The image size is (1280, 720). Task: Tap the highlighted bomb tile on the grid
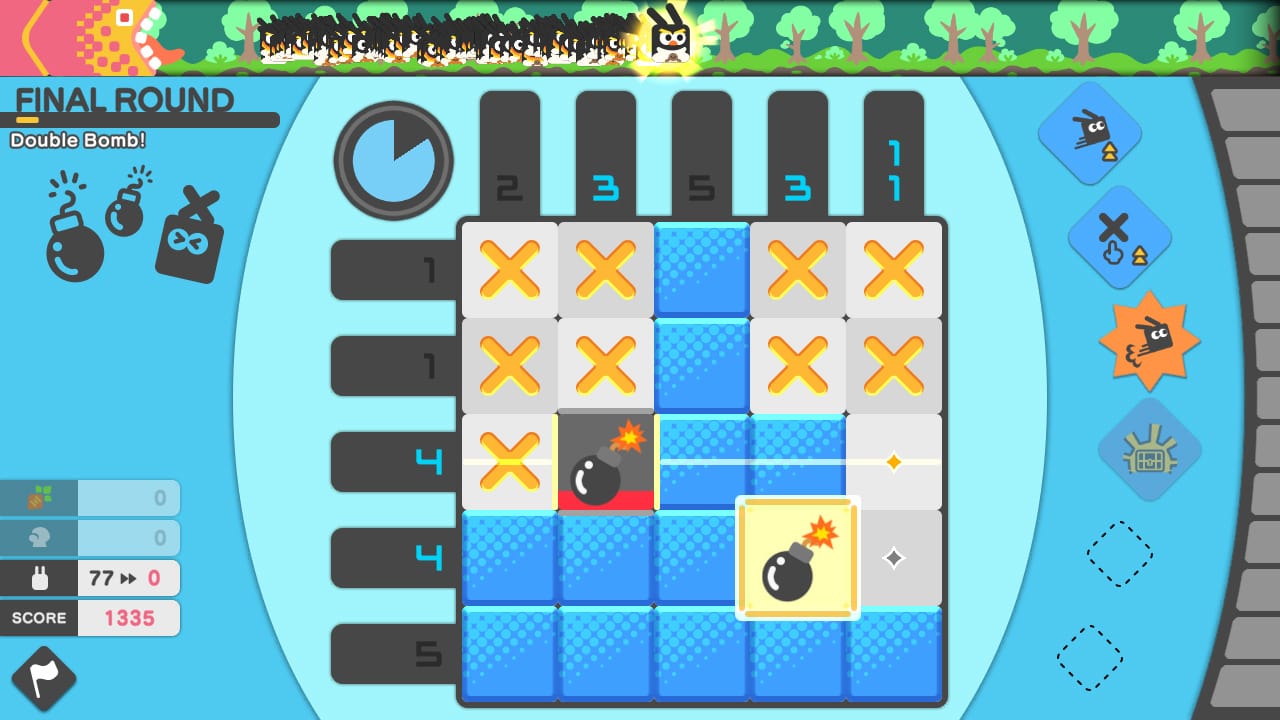pos(797,558)
